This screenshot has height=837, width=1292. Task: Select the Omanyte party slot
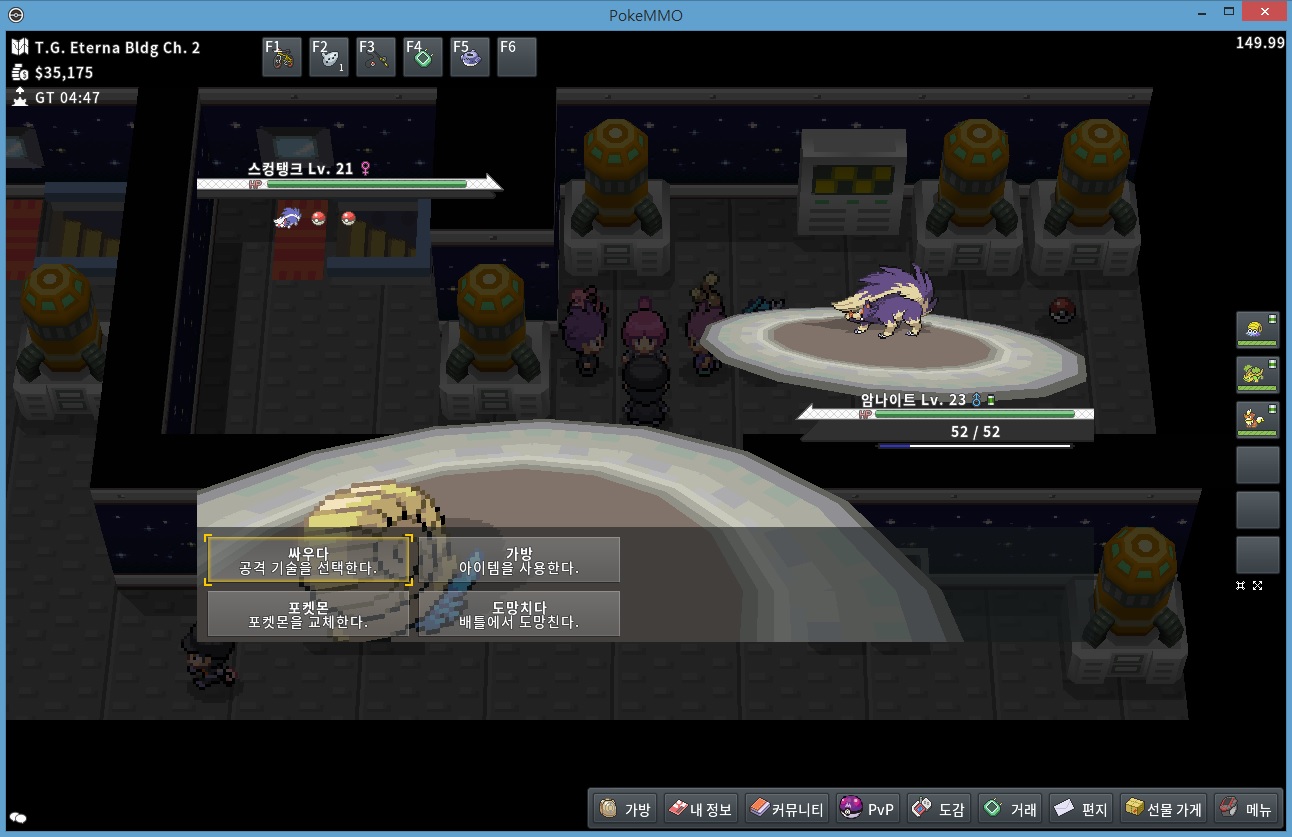pos(1257,330)
